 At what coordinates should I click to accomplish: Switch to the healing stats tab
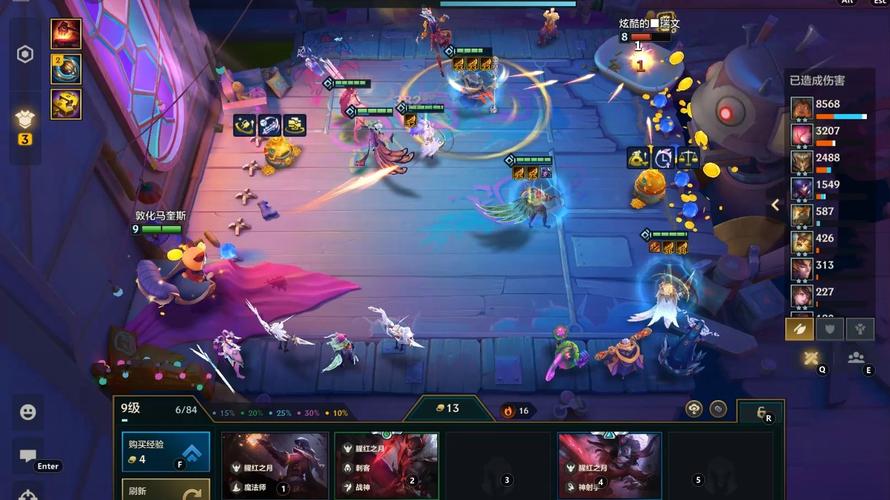(x=859, y=329)
